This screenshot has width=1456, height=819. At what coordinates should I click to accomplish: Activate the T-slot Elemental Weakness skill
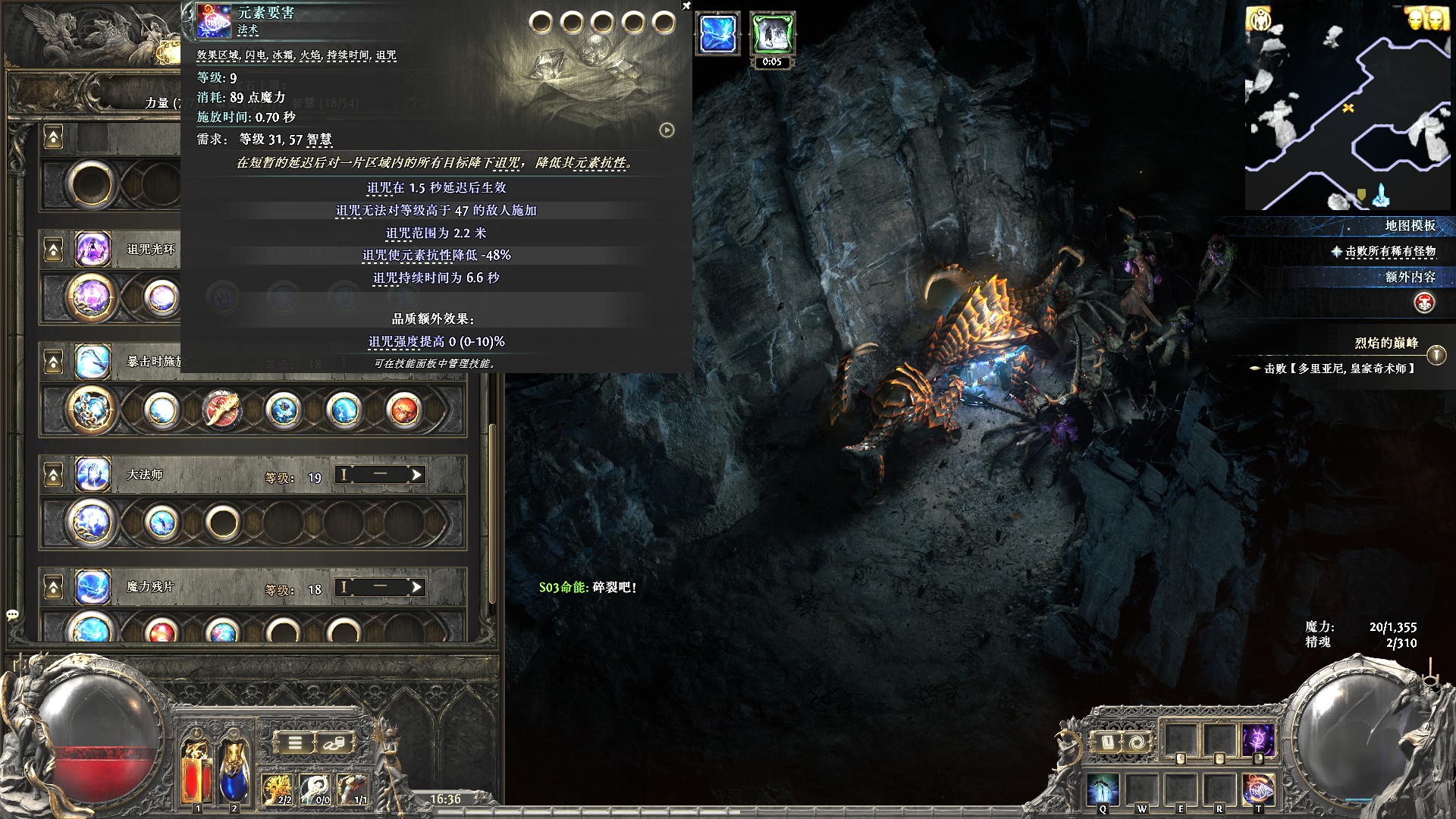tap(1257, 789)
